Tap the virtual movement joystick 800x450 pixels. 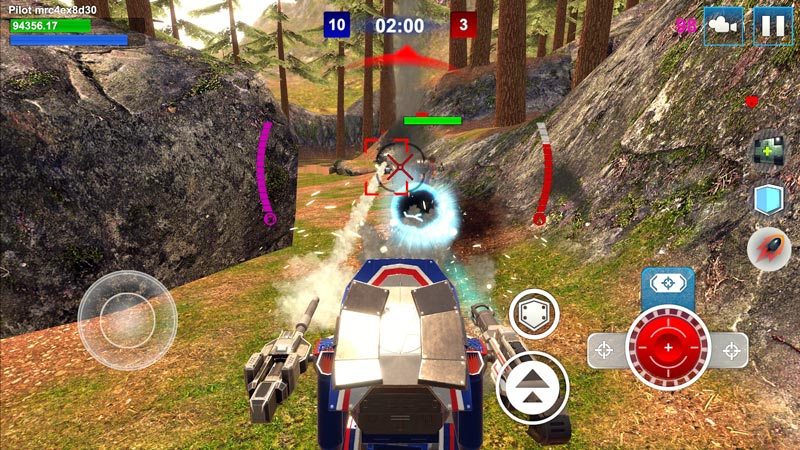pos(127,320)
